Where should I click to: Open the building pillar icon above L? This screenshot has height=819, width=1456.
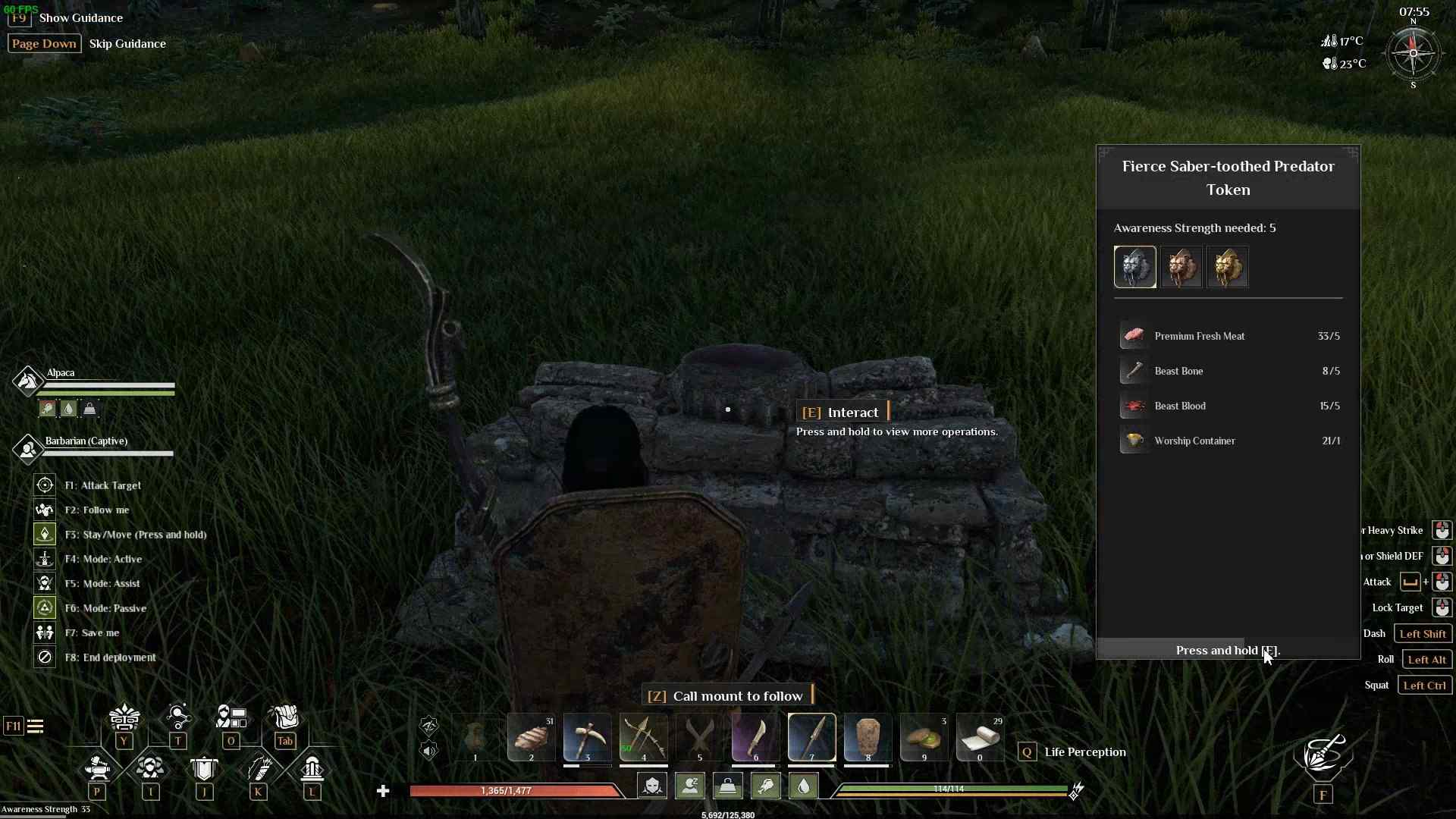[312, 768]
